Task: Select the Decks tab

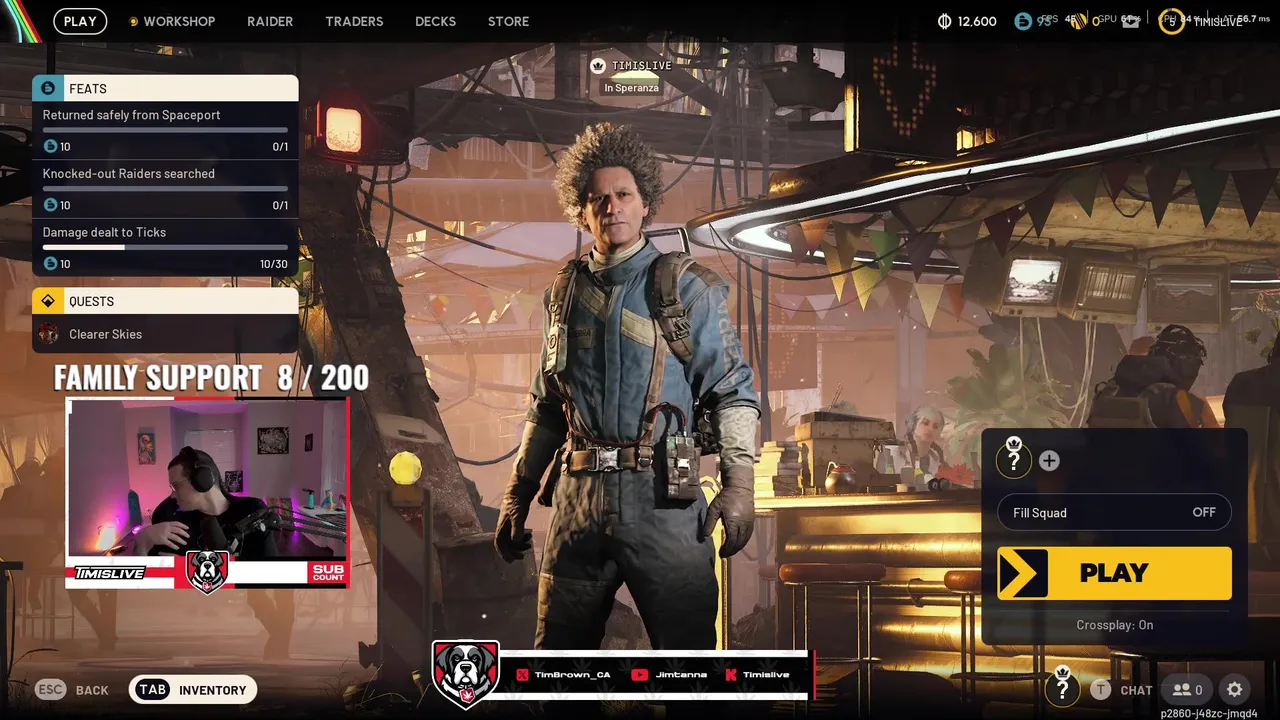Action: pos(435,21)
